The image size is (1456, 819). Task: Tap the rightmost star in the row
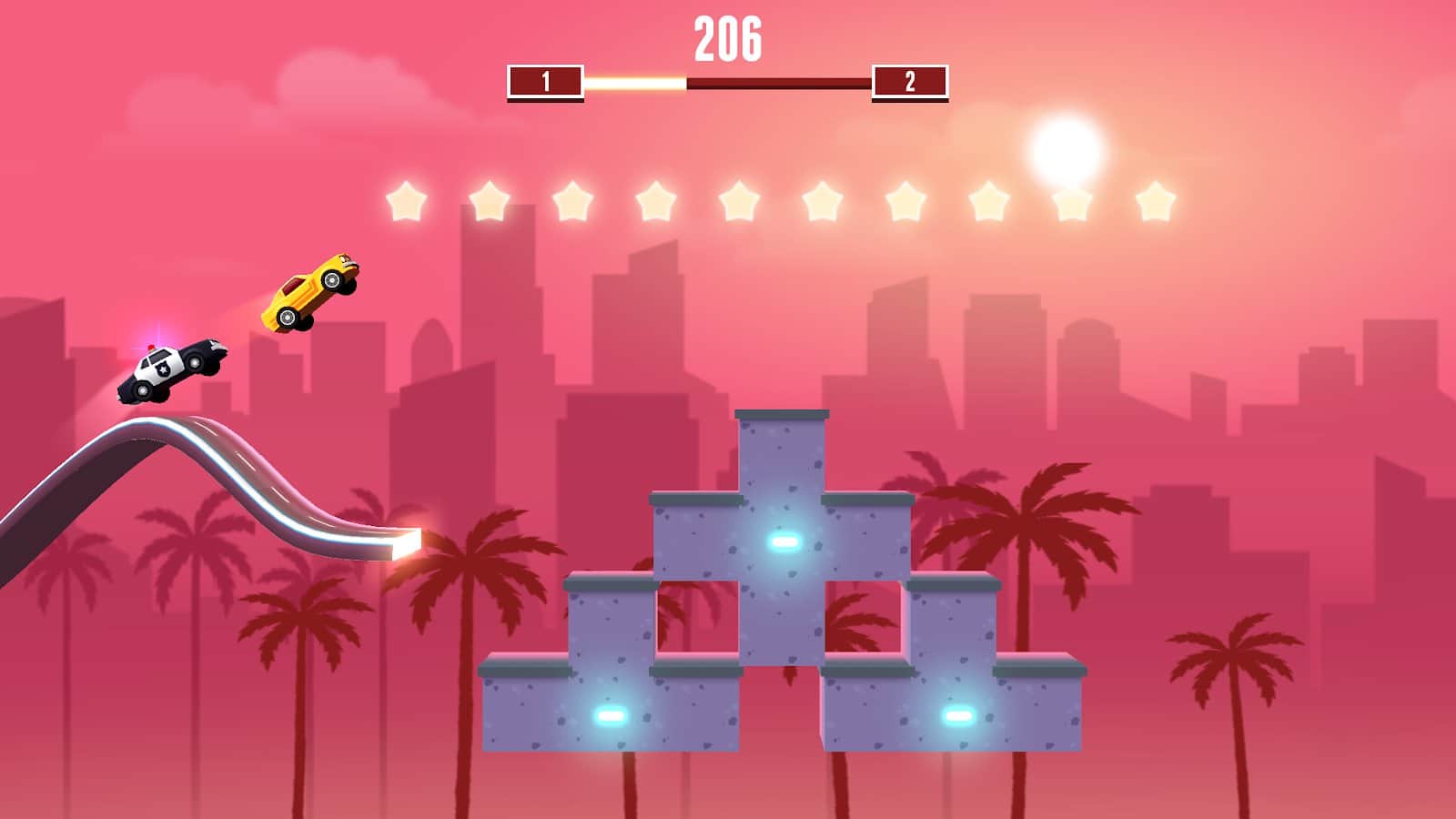tap(1154, 202)
